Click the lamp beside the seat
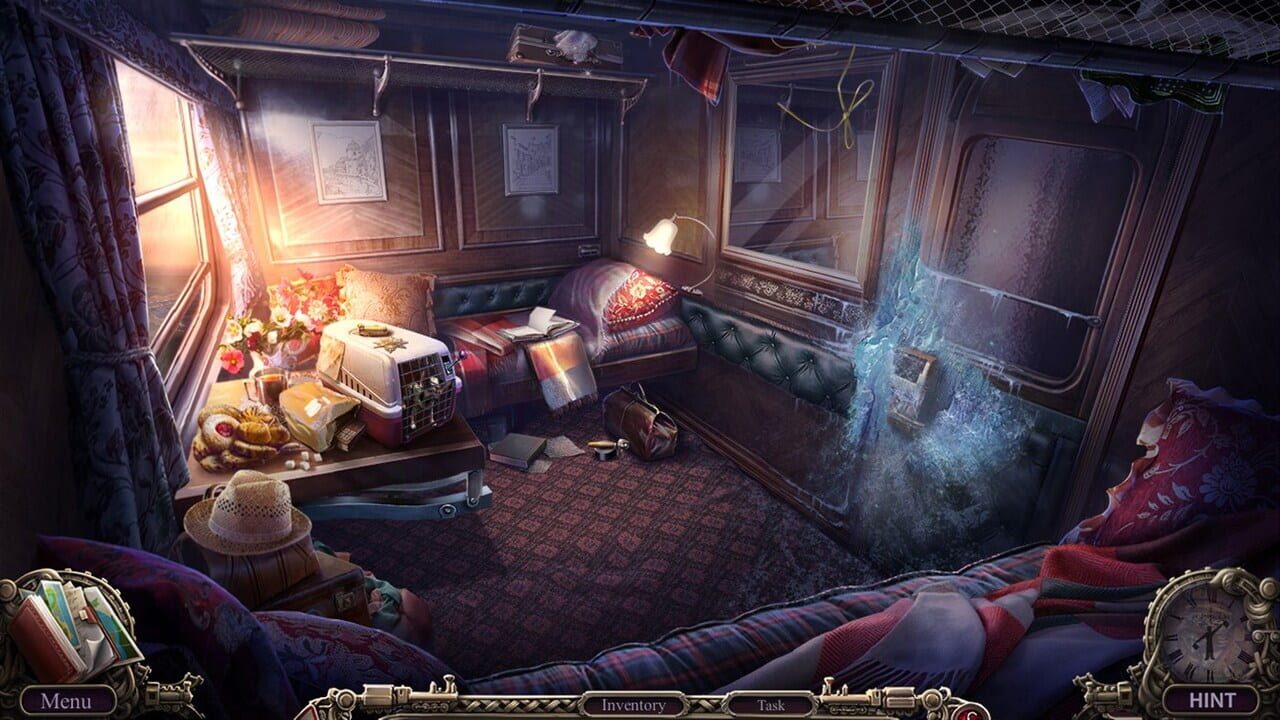The width and height of the screenshot is (1280, 720). pos(662,235)
